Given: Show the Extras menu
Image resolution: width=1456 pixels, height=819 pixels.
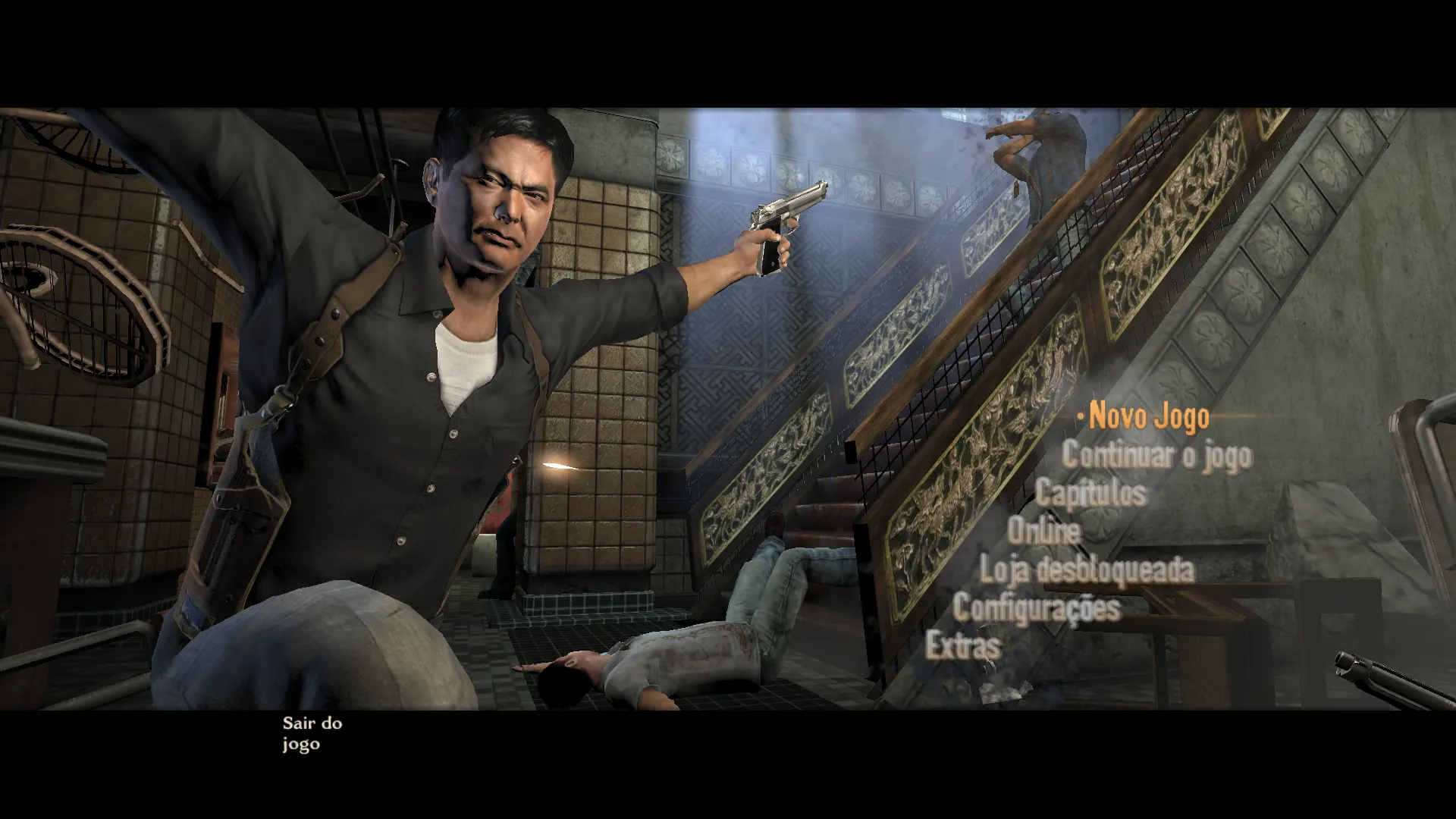Looking at the screenshot, I should coord(963,646).
